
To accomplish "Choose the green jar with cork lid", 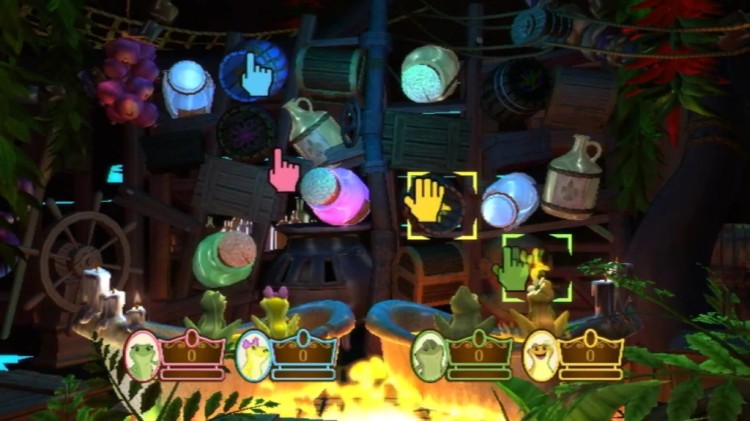I will click(x=223, y=256).
